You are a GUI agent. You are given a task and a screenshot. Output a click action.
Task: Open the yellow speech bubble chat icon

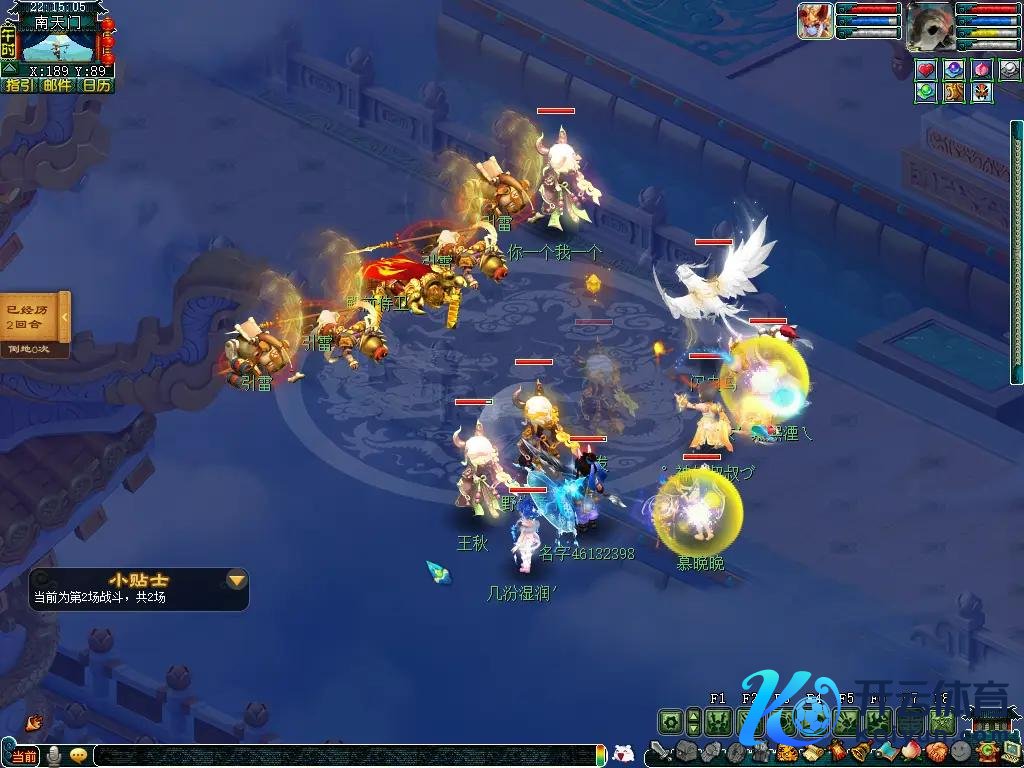click(78, 755)
